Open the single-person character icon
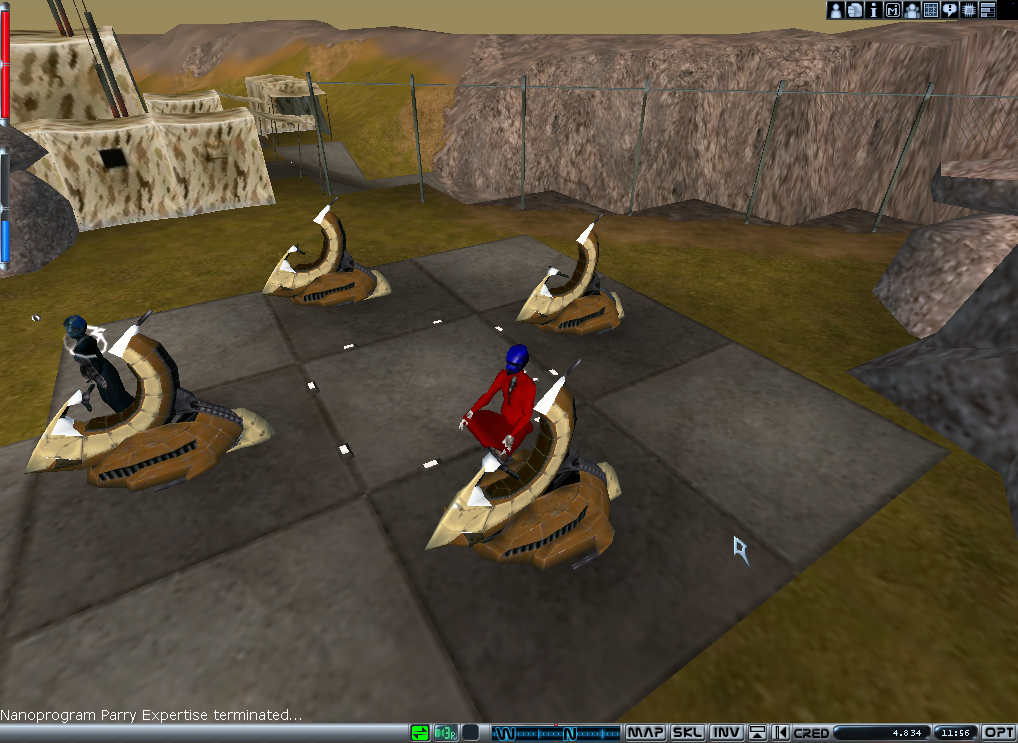 pyautogui.click(x=836, y=10)
